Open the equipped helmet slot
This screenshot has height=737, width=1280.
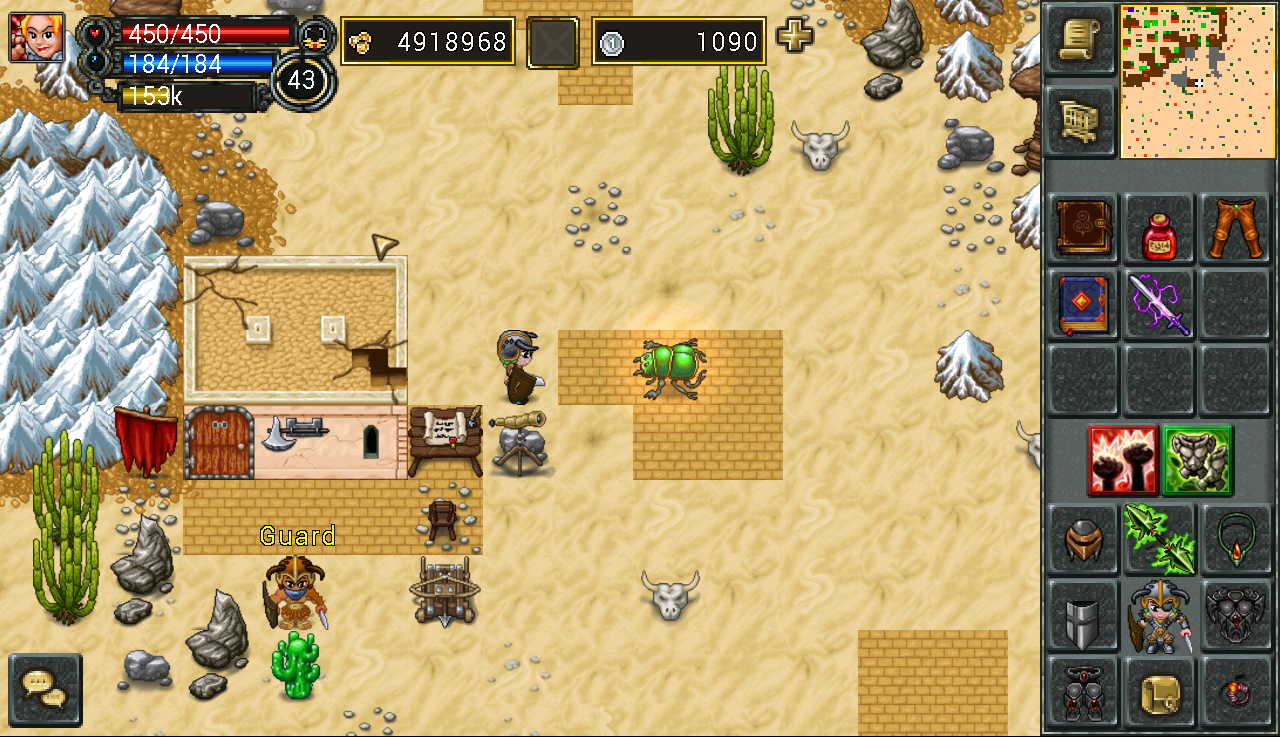point(1083,540)
